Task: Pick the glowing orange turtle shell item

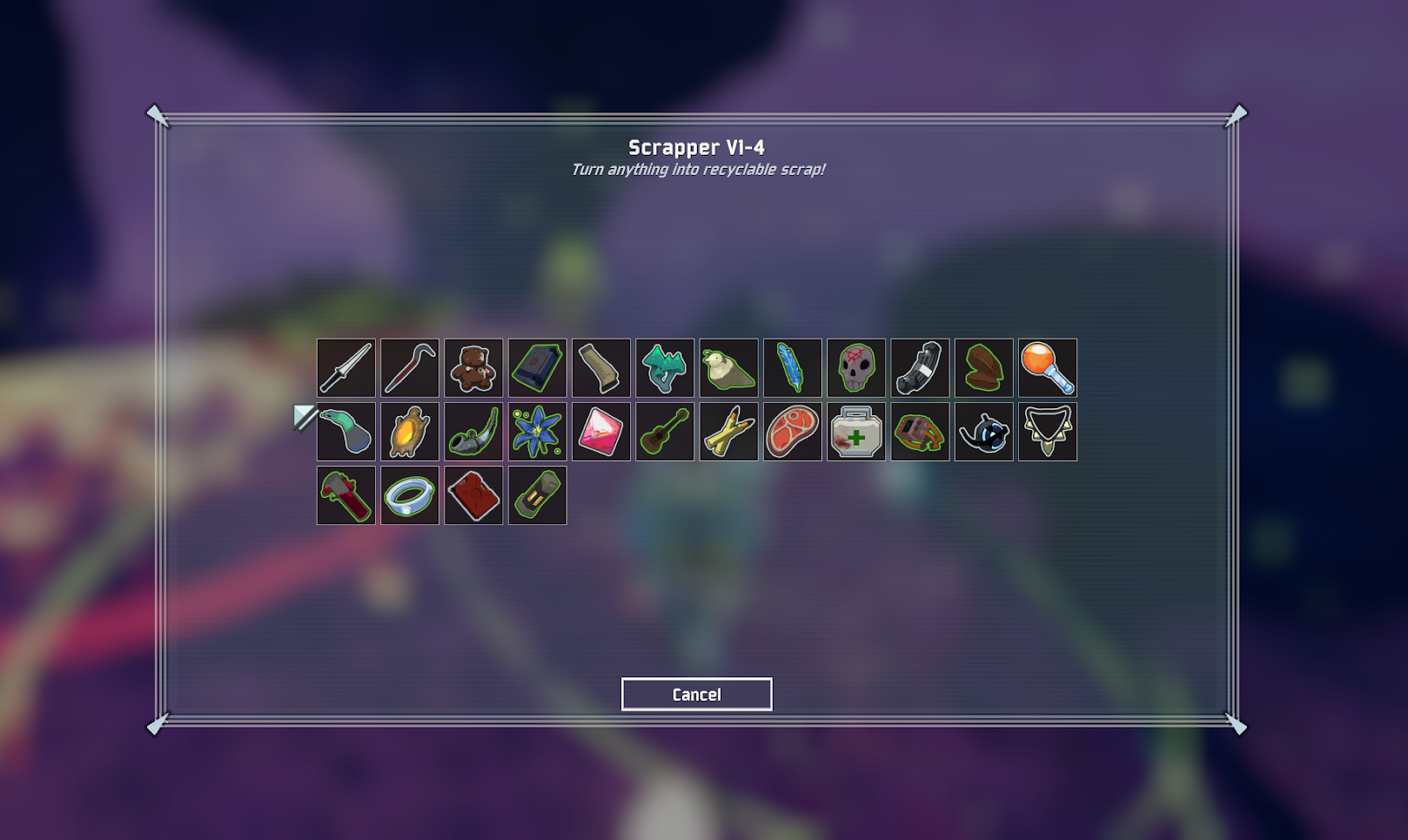Action: [410, 432]
